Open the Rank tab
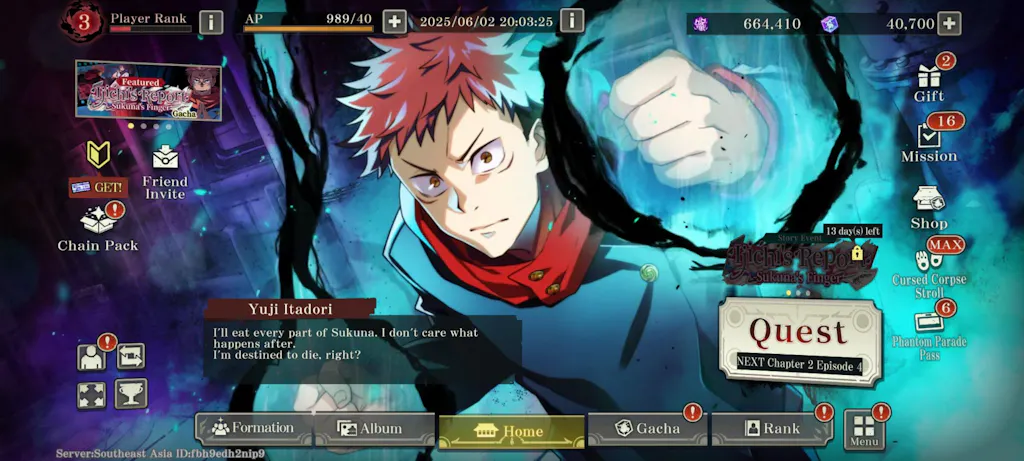Viewport: 1024px width, 461px height. pyautogui.click(x=771, y=429)
